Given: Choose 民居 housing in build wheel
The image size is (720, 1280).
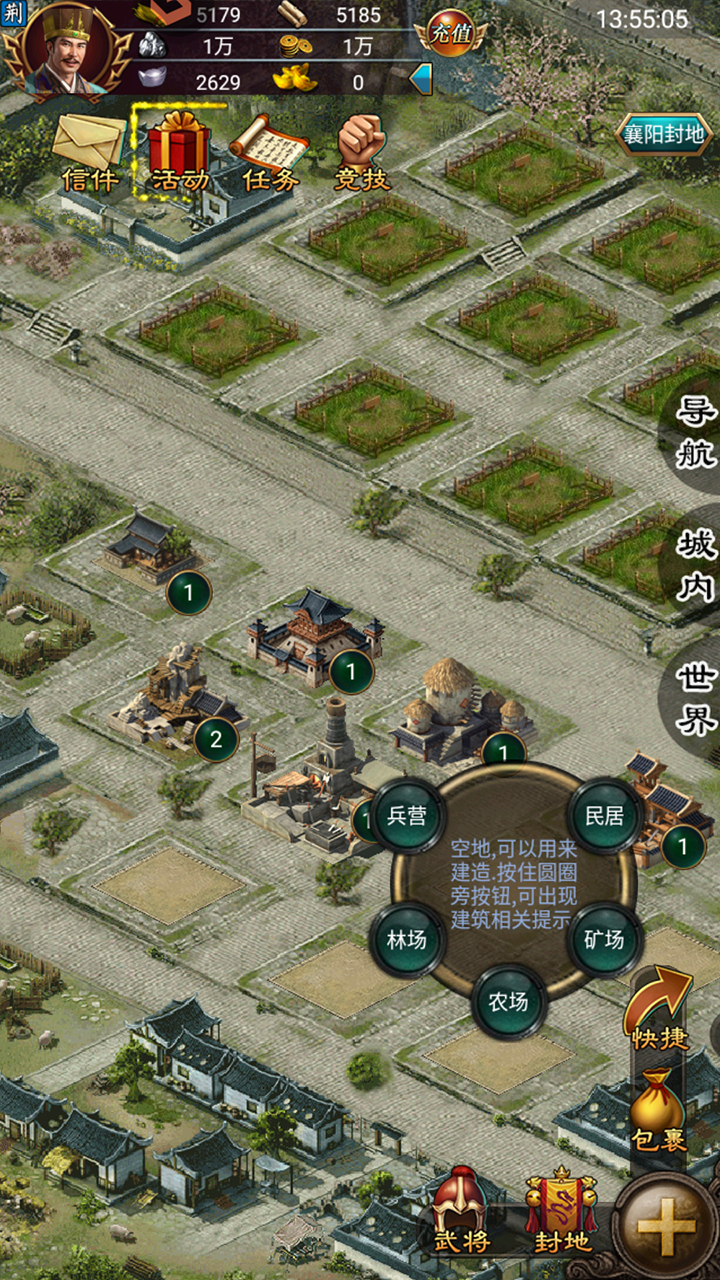Looking at the screenshot, I should coord(604,815).
